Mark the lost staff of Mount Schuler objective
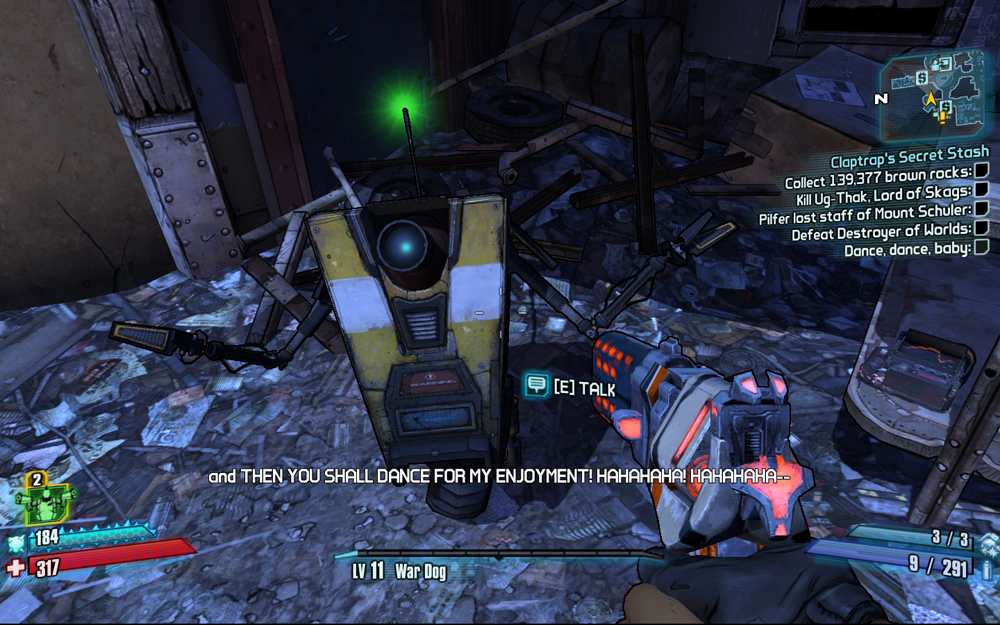The height and width of the screenshot is (625, 1000). click(982, 209)
